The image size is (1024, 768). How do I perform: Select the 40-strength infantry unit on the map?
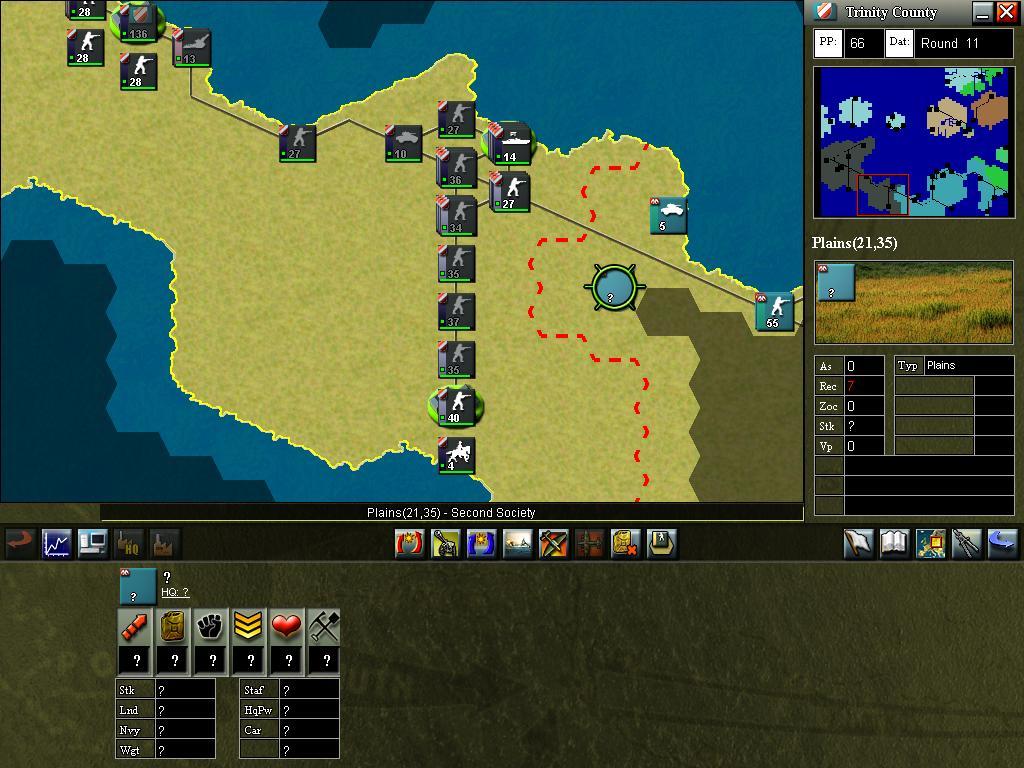coord(456,406)
